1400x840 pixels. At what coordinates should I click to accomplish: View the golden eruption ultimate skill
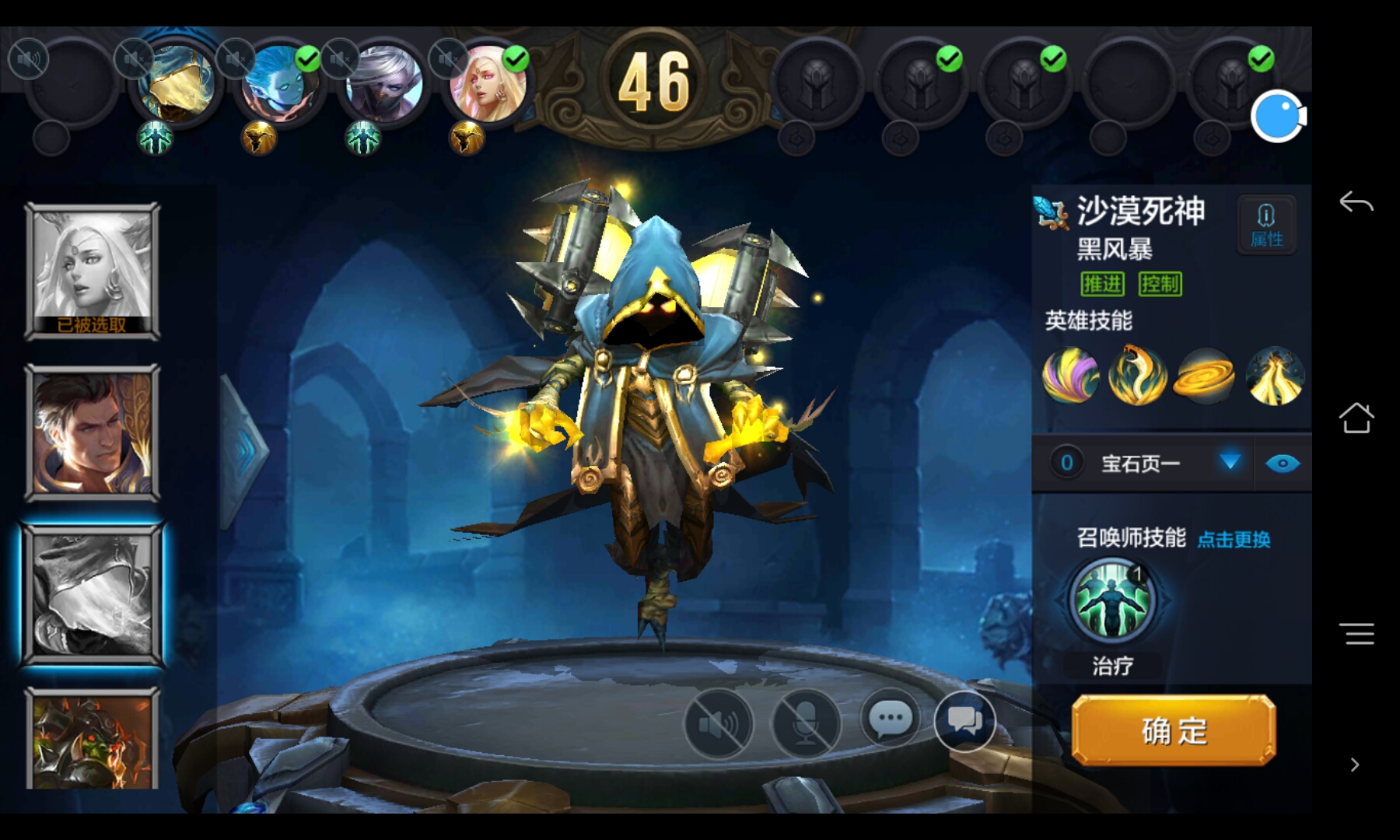(x=1274, y=376)
